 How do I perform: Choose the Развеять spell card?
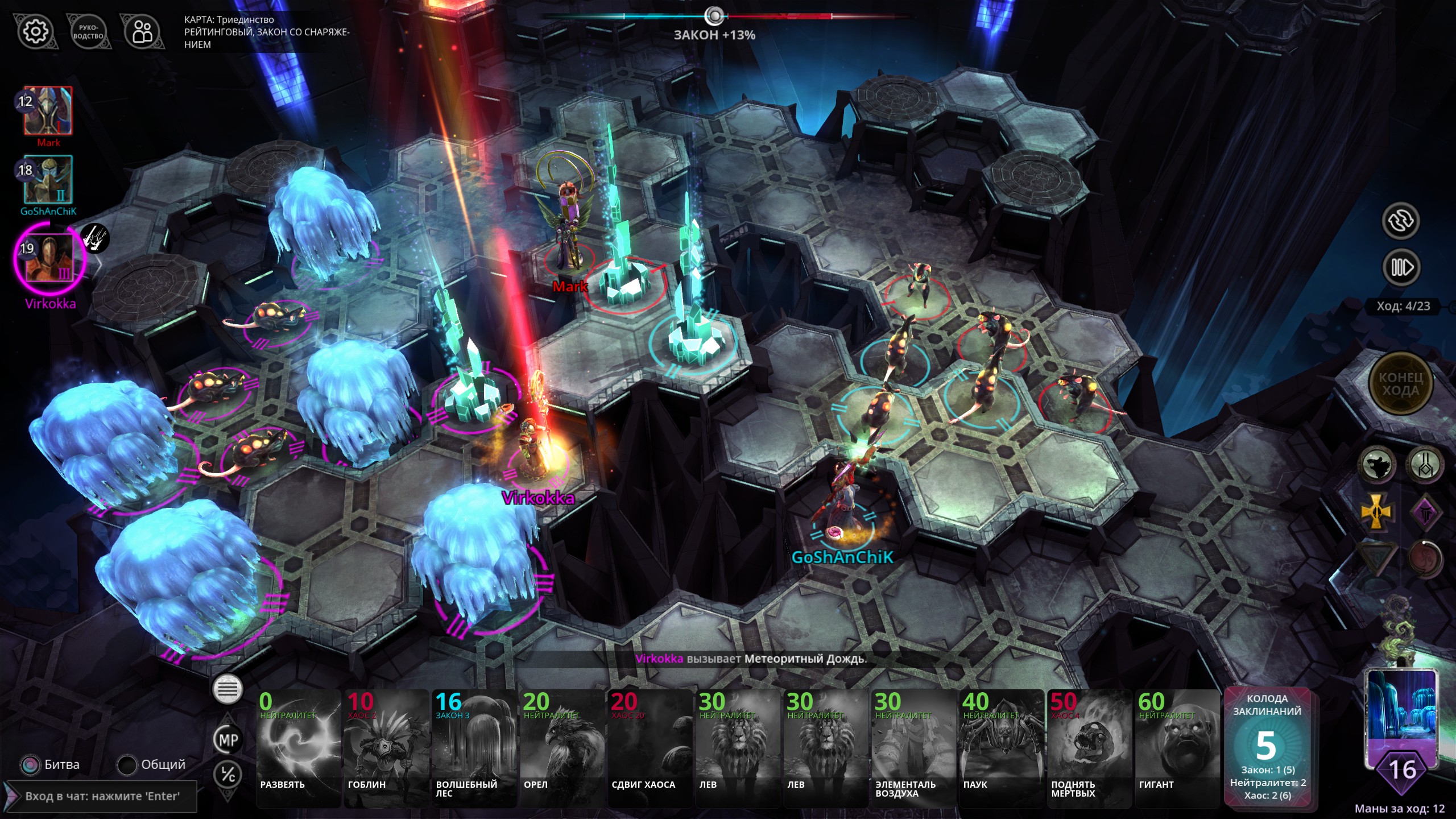pos(299,748)
